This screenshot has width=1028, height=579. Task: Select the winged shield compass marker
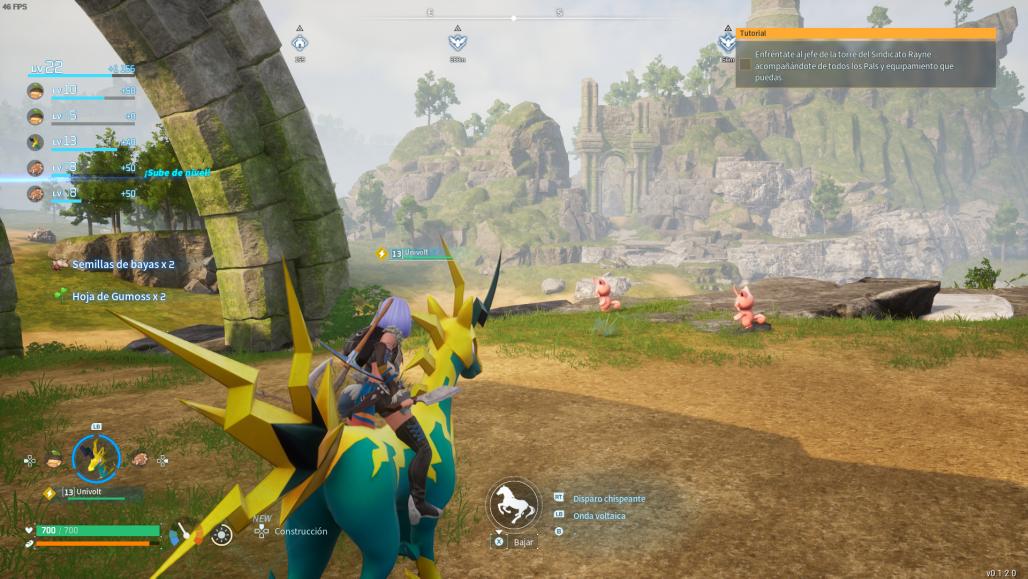pos(457,43)
